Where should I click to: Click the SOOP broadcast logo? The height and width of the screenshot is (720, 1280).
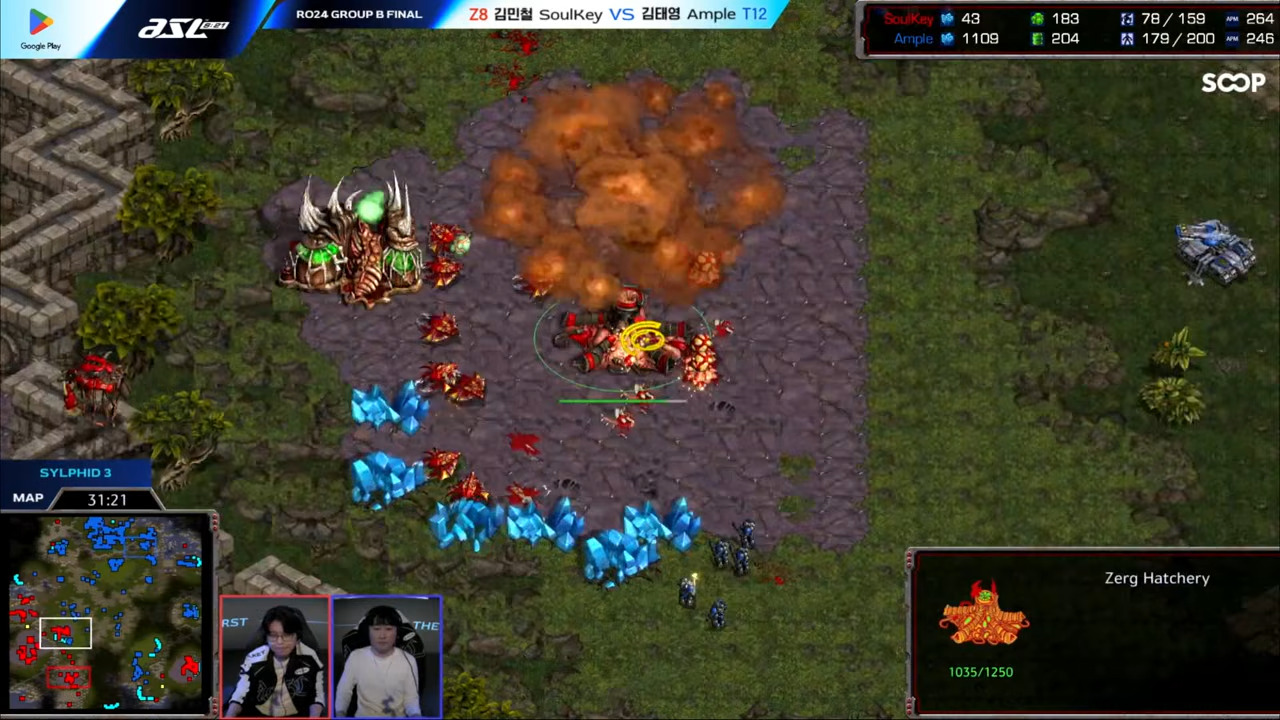(1233, 83)
